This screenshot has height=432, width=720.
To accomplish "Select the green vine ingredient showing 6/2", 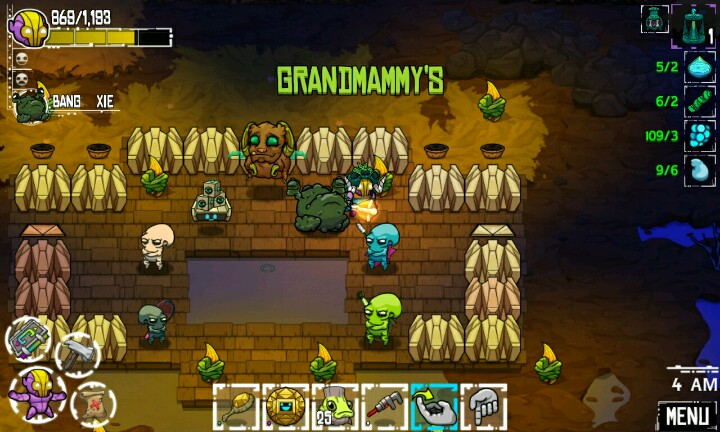I will (x=699, y=101).
